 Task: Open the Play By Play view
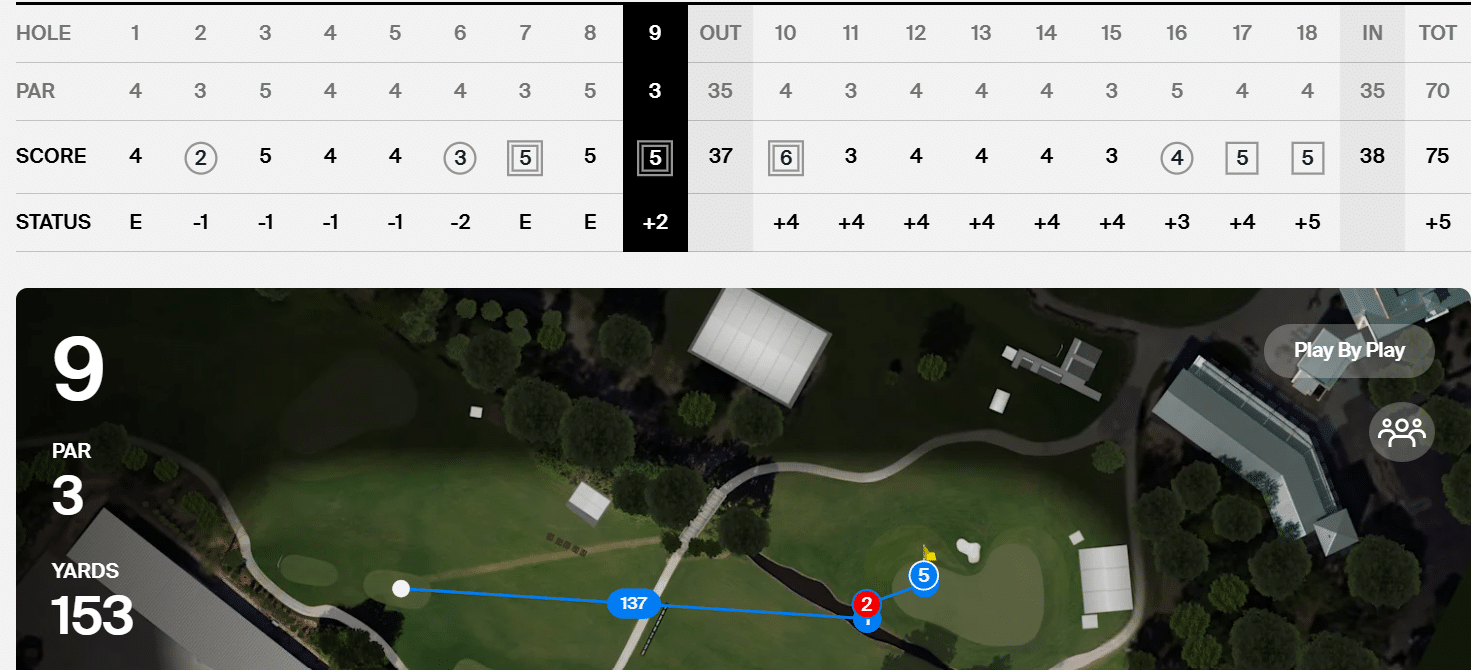coord(1349,351)
